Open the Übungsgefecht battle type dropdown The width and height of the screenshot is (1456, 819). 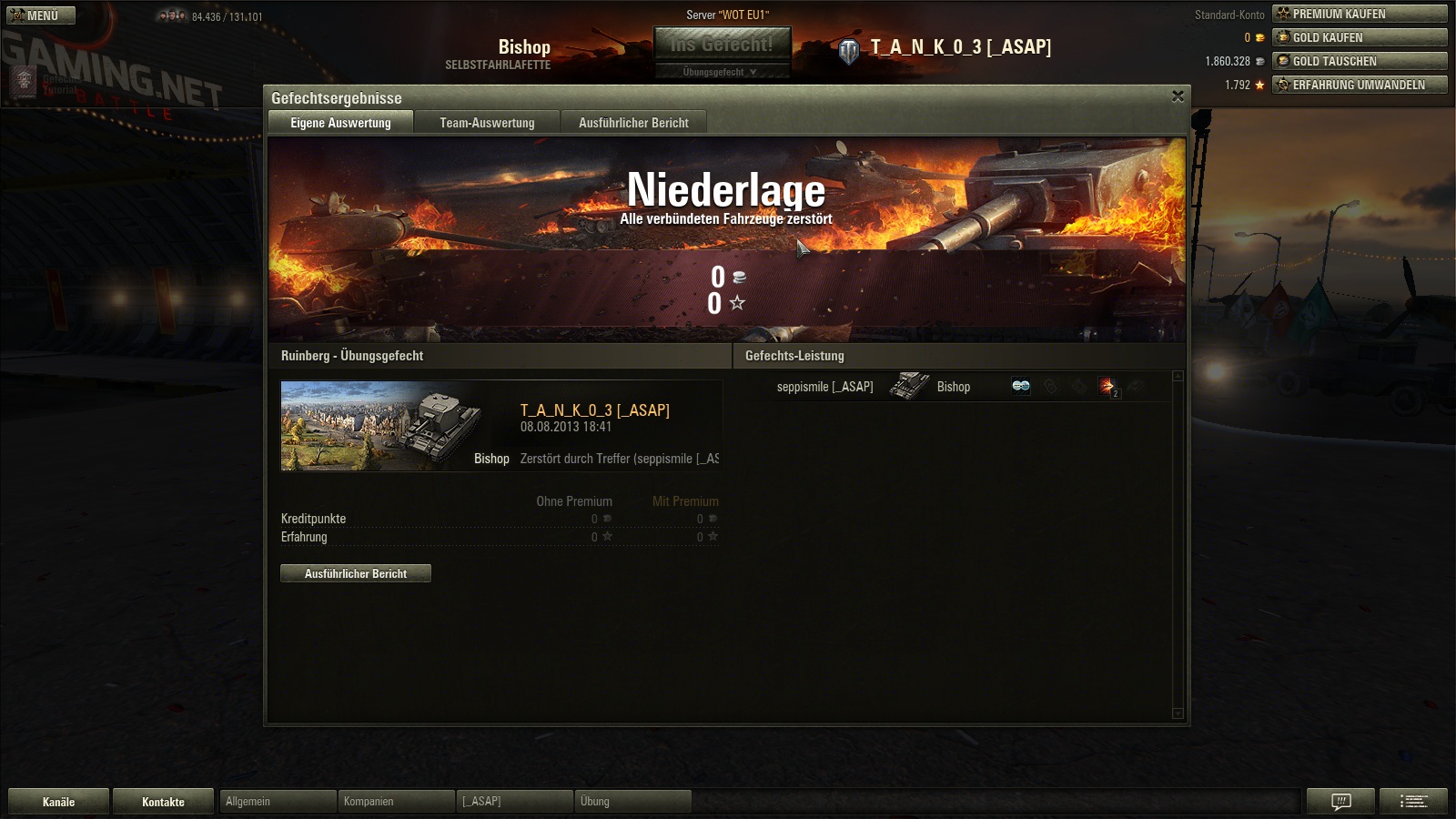[x=722, y=72]
